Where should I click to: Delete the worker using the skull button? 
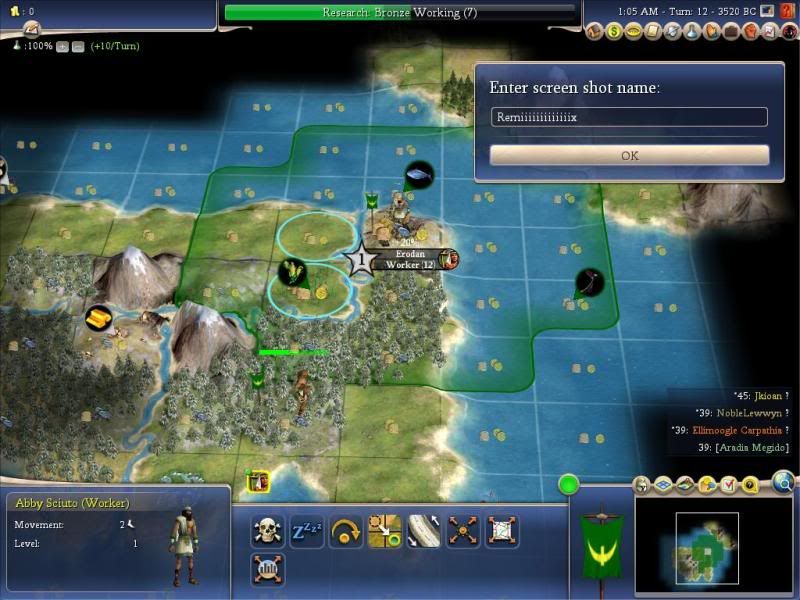pos(268,530)
